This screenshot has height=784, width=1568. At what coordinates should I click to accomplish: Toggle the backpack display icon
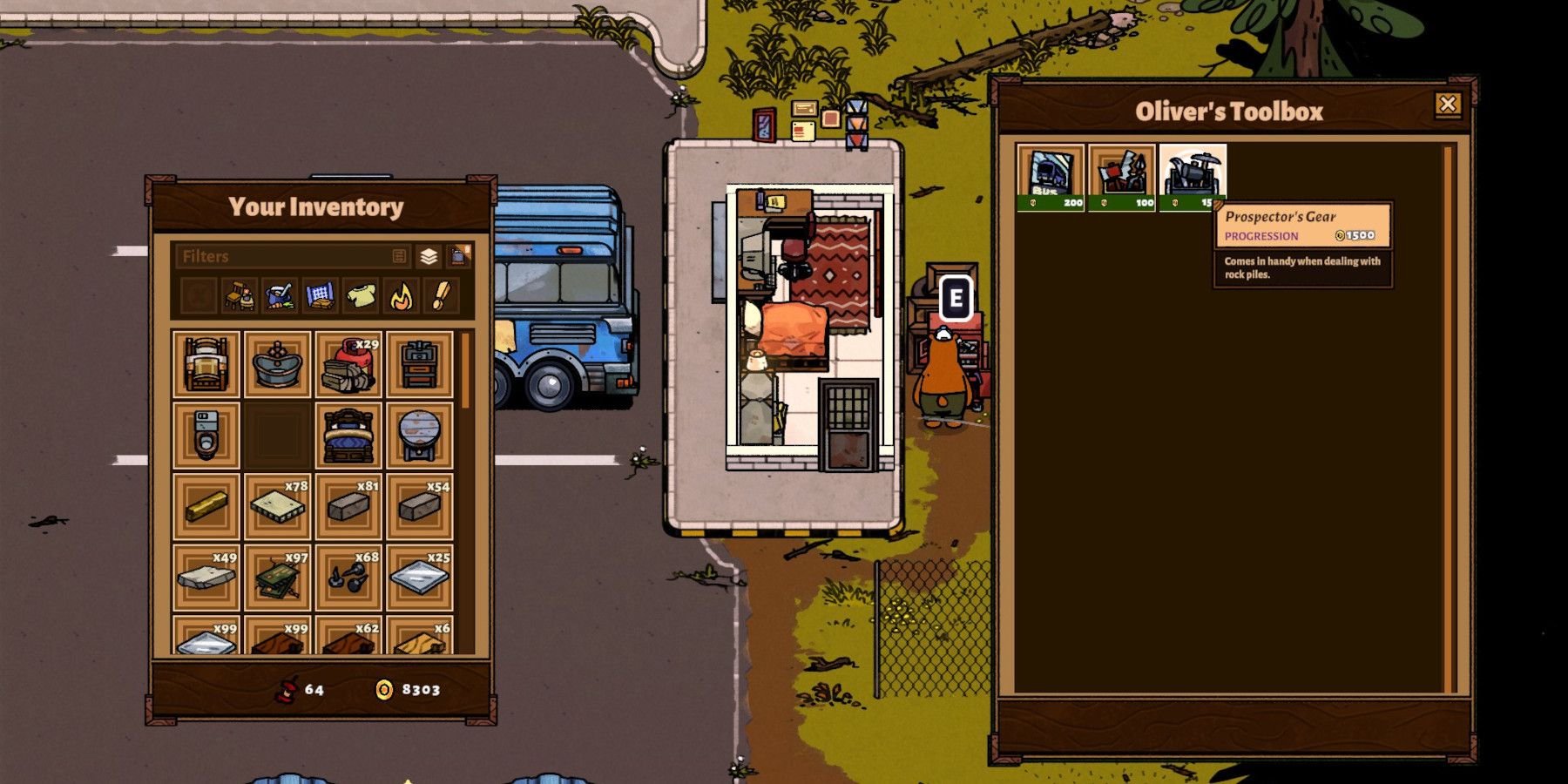tap(459, 256)
